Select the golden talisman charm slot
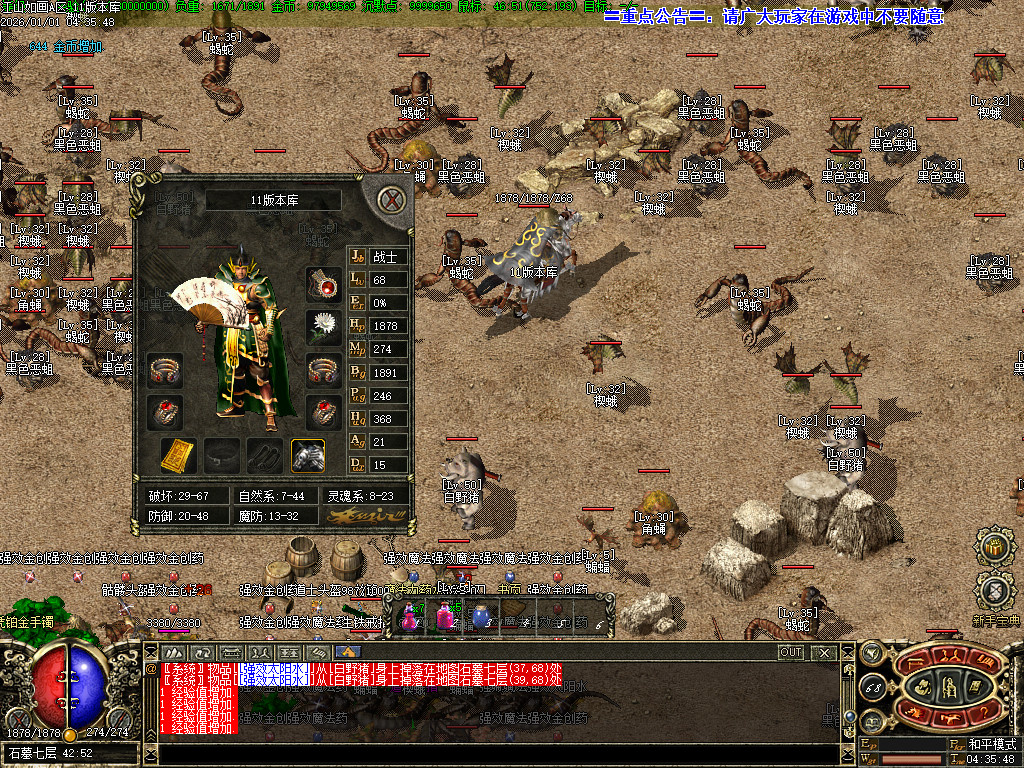This screenshot has height=768, width=1024. (177, 456)
